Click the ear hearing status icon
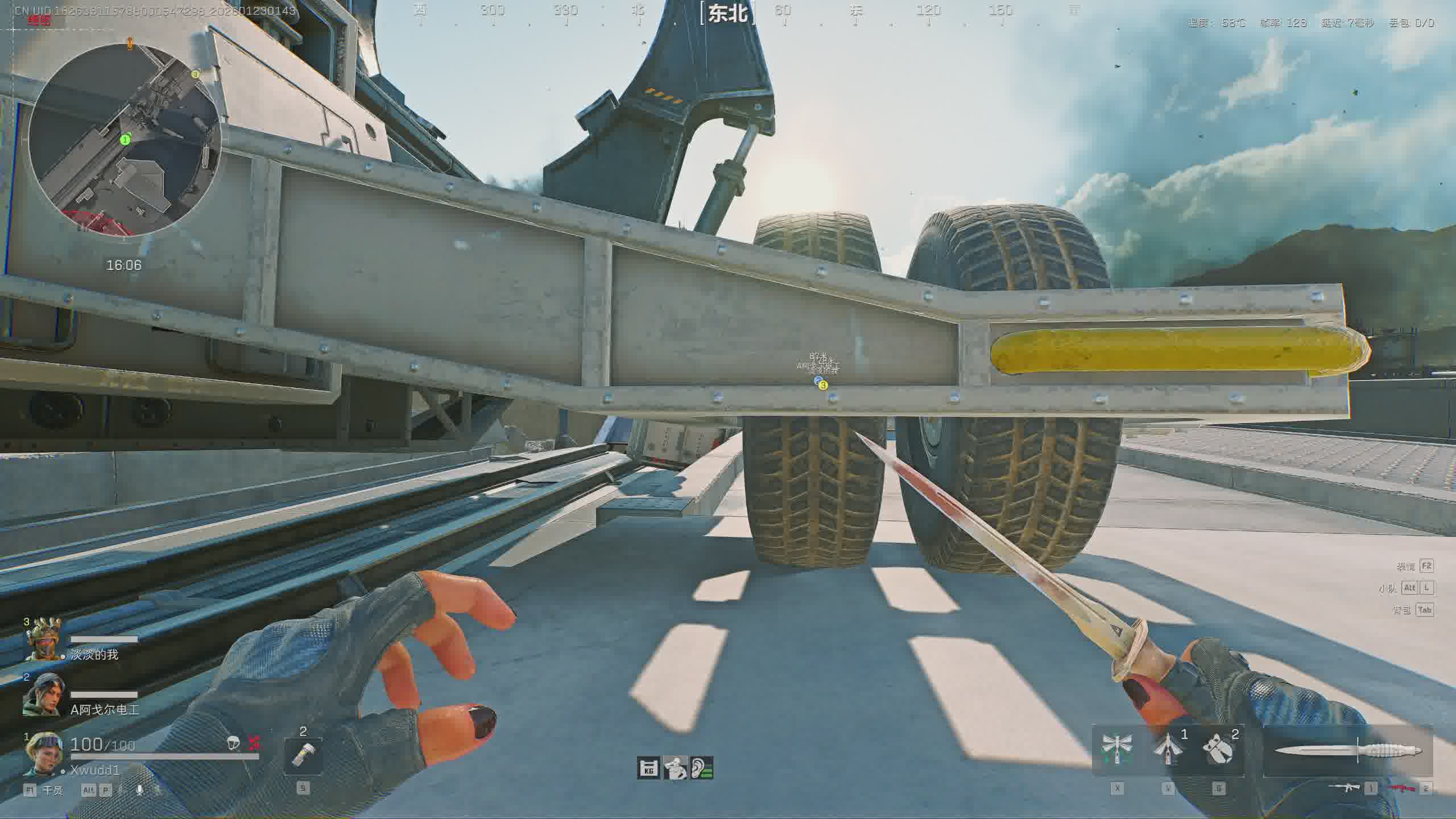The height and width of the screenshot is (819, 1456). tap(702, 768)
